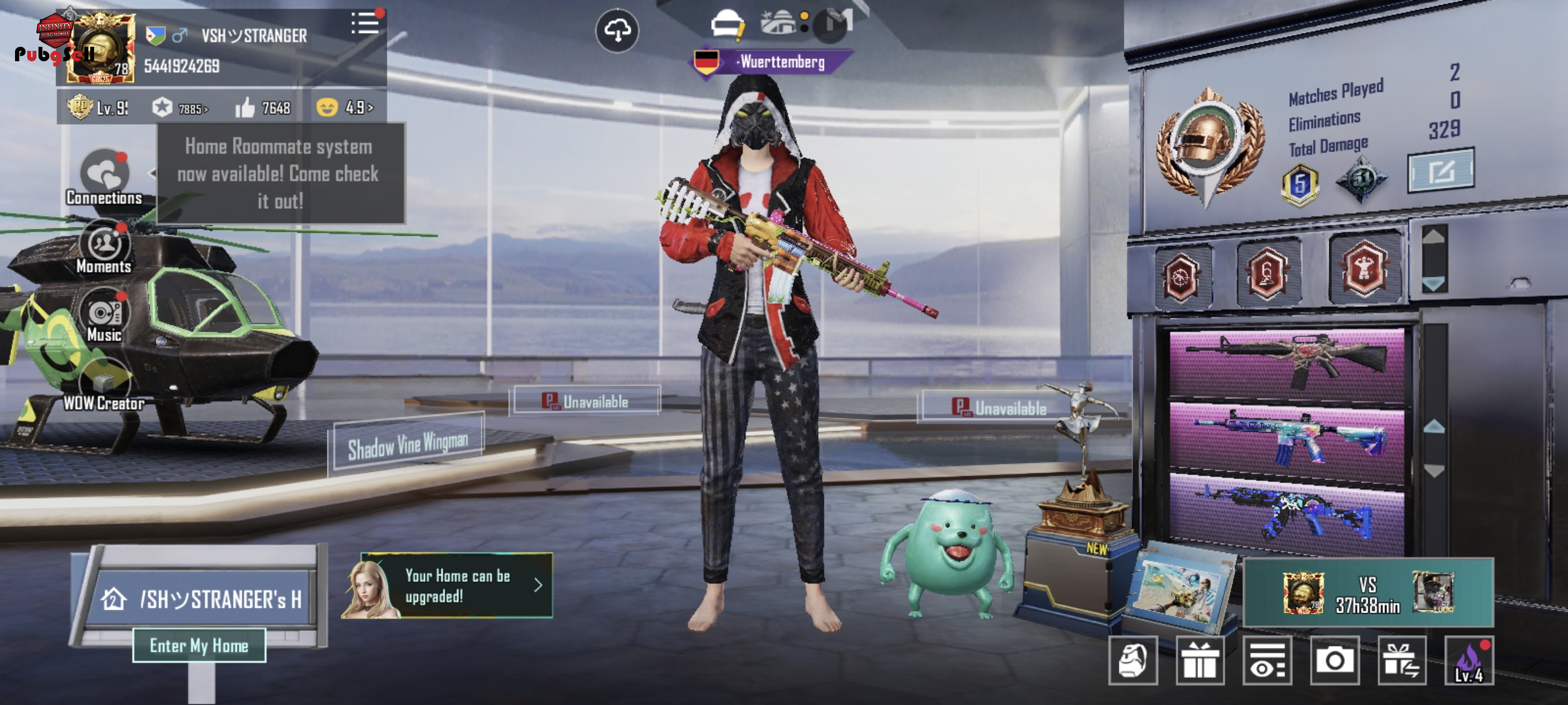This screenshot has width=1568, height=705.
Task: Open the gift box button
Action: tap(1200, 661)
